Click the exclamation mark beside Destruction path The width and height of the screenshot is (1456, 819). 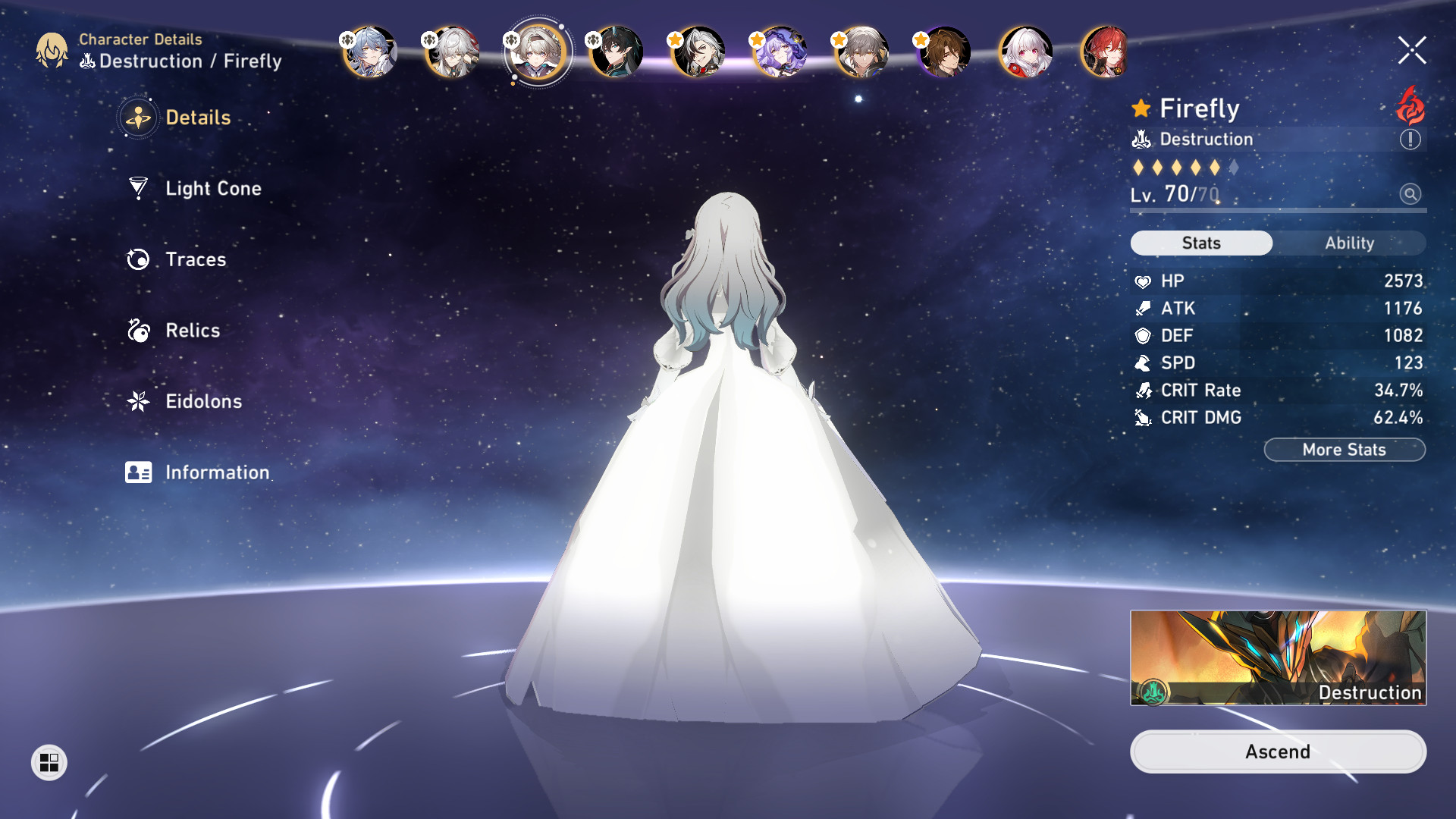[x=1409, y=139]
